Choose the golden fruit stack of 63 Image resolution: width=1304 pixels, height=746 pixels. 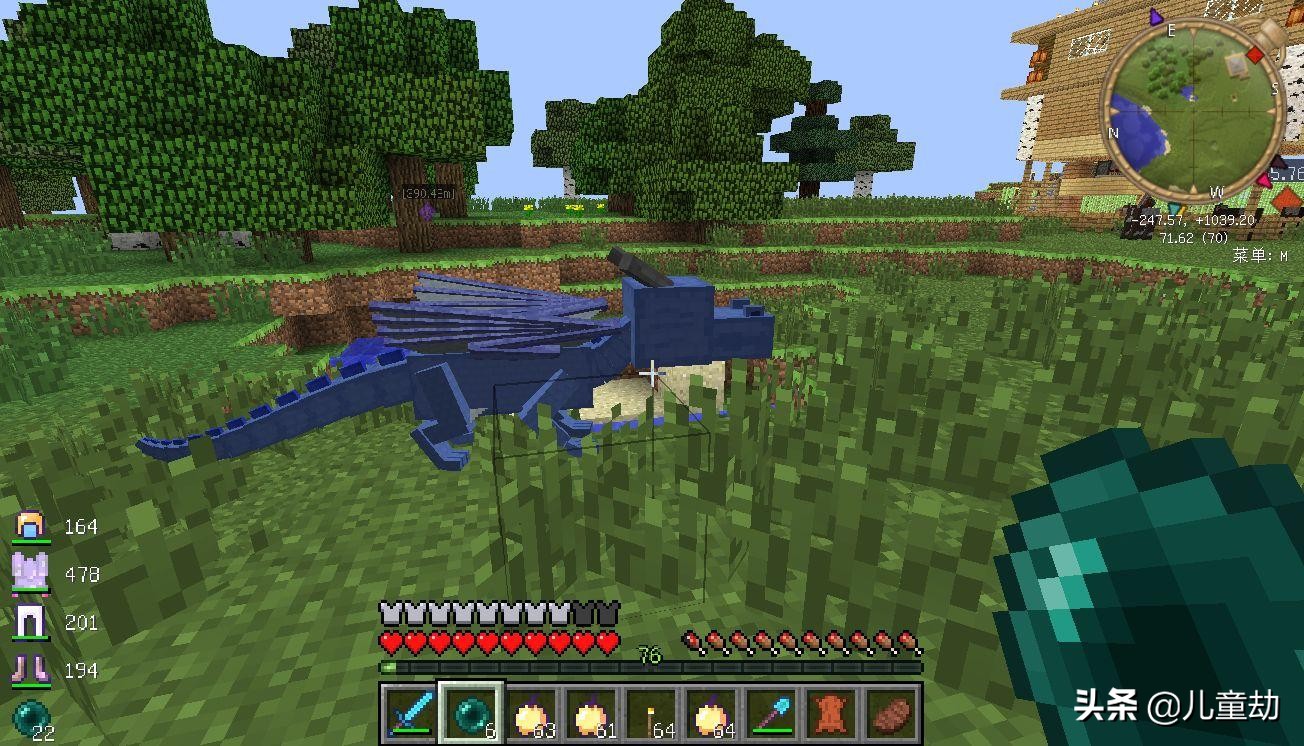click(x=531, y=714)
